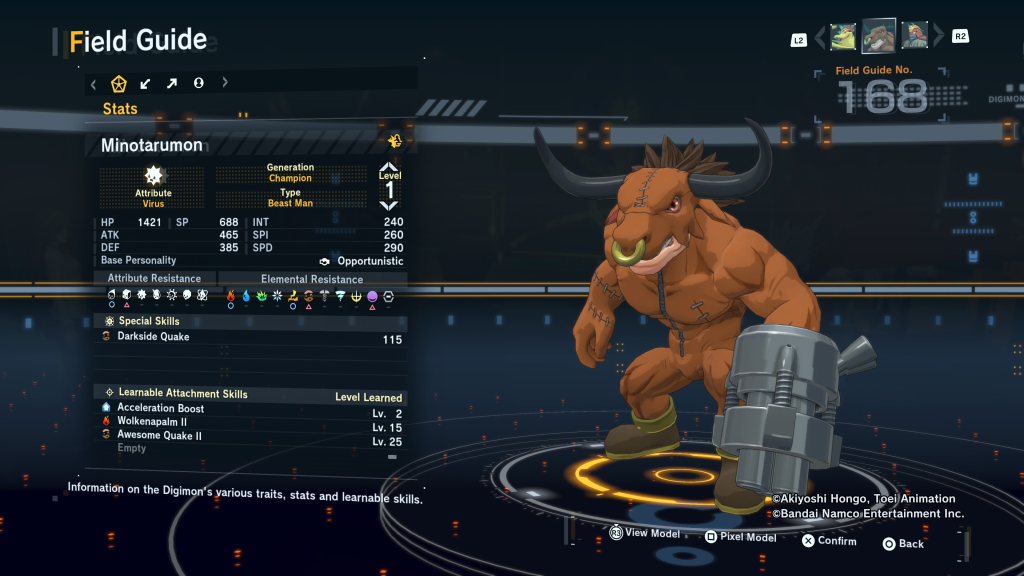Select the Wolkenapalm II skill row
Screen dimensions: 1024x576
152,422
